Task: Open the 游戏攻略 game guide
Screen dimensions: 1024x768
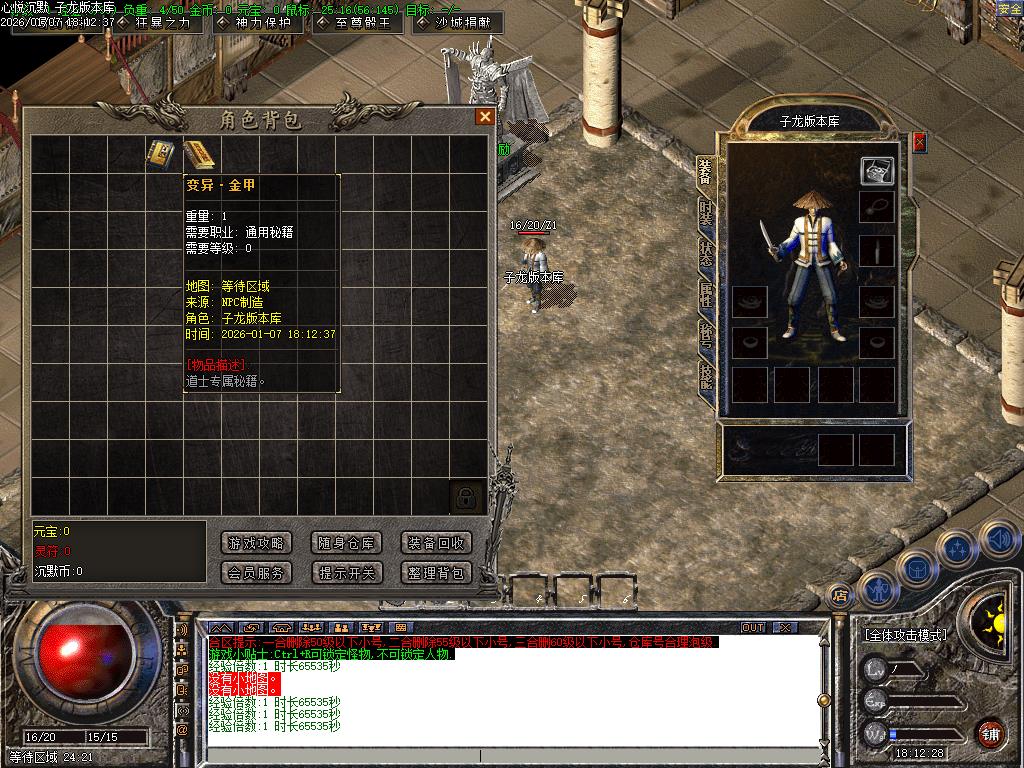Action: (256, 543)
